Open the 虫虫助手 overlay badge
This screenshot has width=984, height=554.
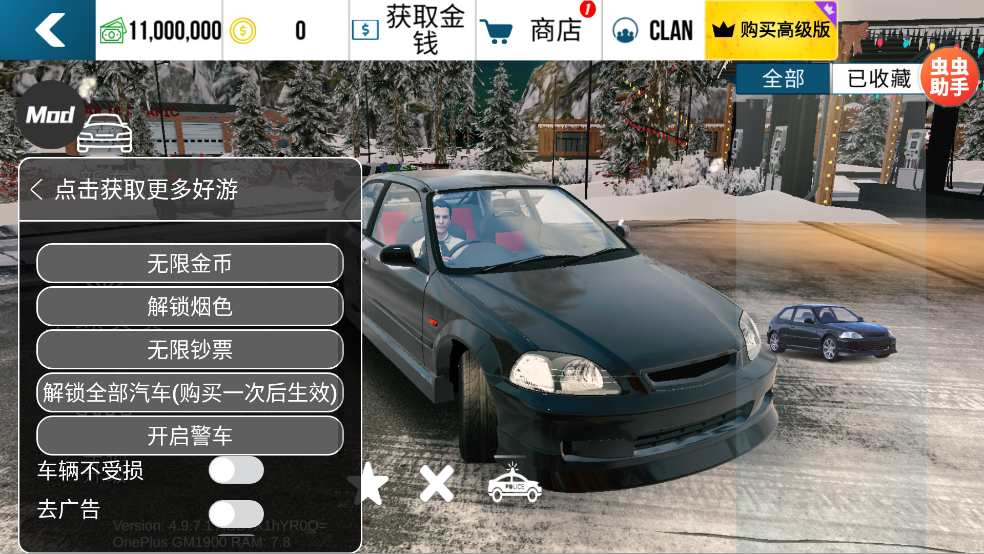949,78
